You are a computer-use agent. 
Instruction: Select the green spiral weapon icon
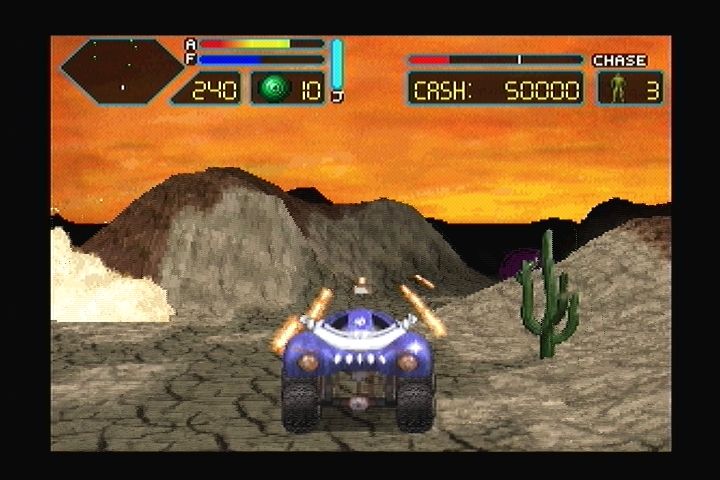click(272, 90)
